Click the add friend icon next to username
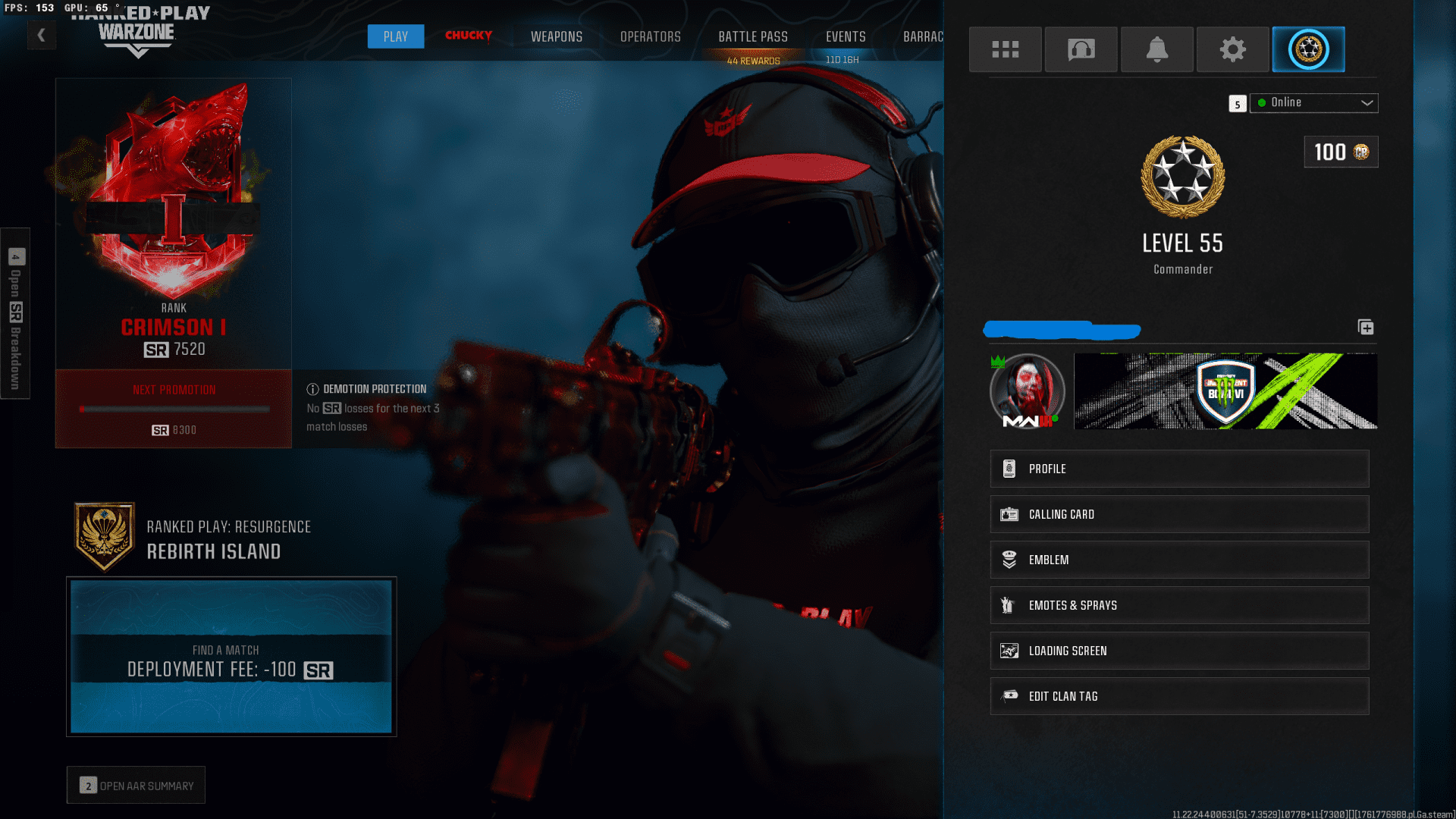Screen dimensions: 1456x819 (1367, 328)
